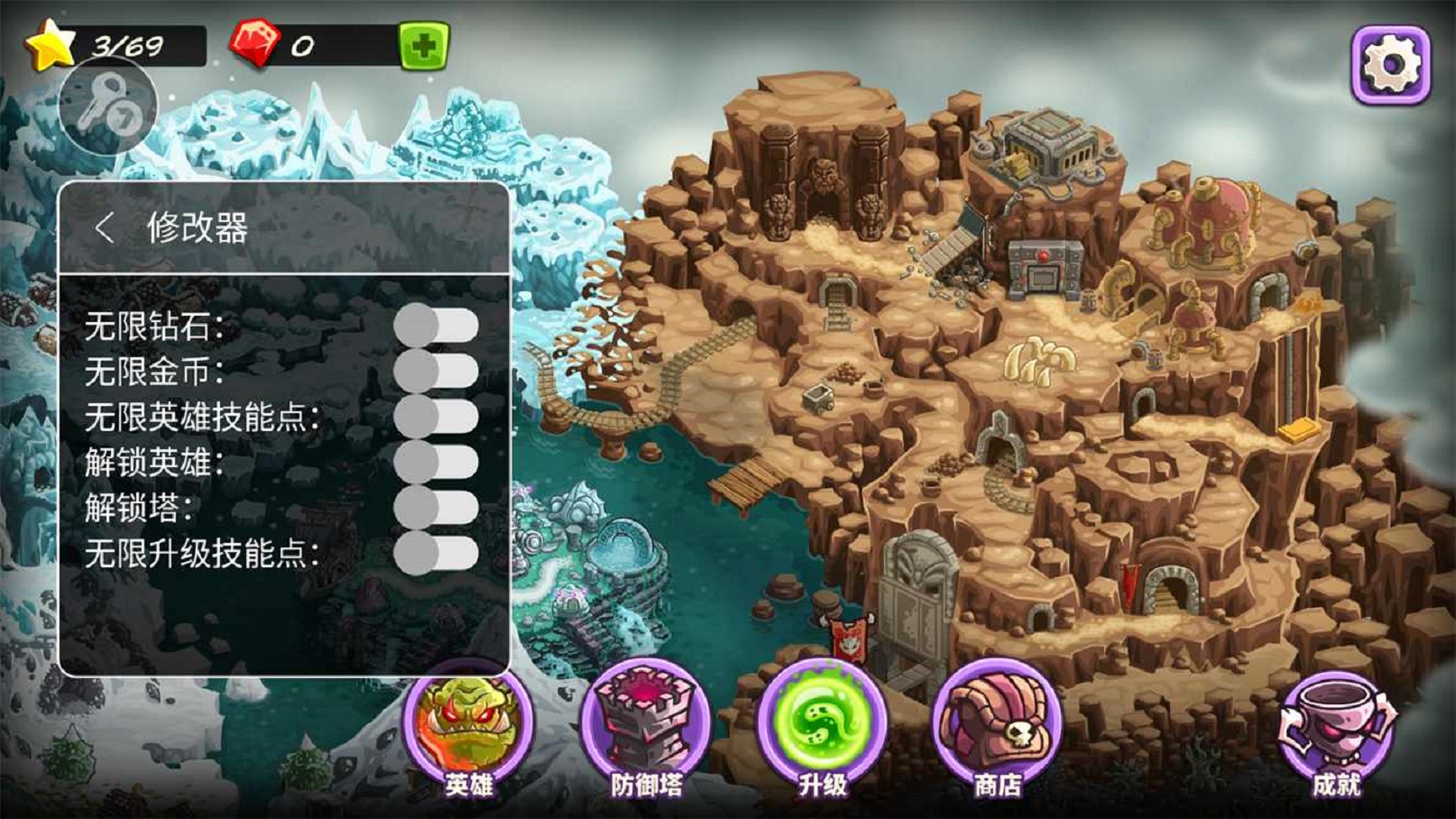
Task: Open the 升级 upgrades menu
Action: click(822, 731)
